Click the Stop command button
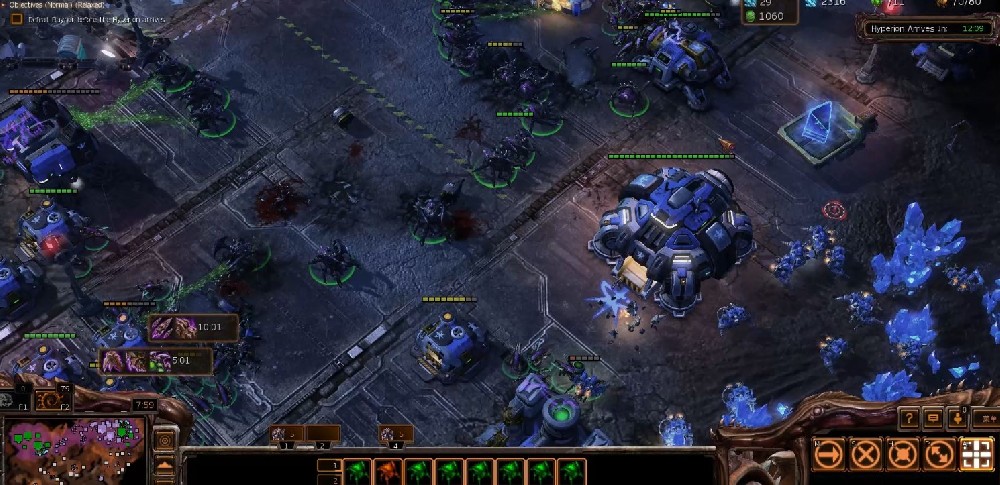The image size is (1000, 485). point(866,455)
